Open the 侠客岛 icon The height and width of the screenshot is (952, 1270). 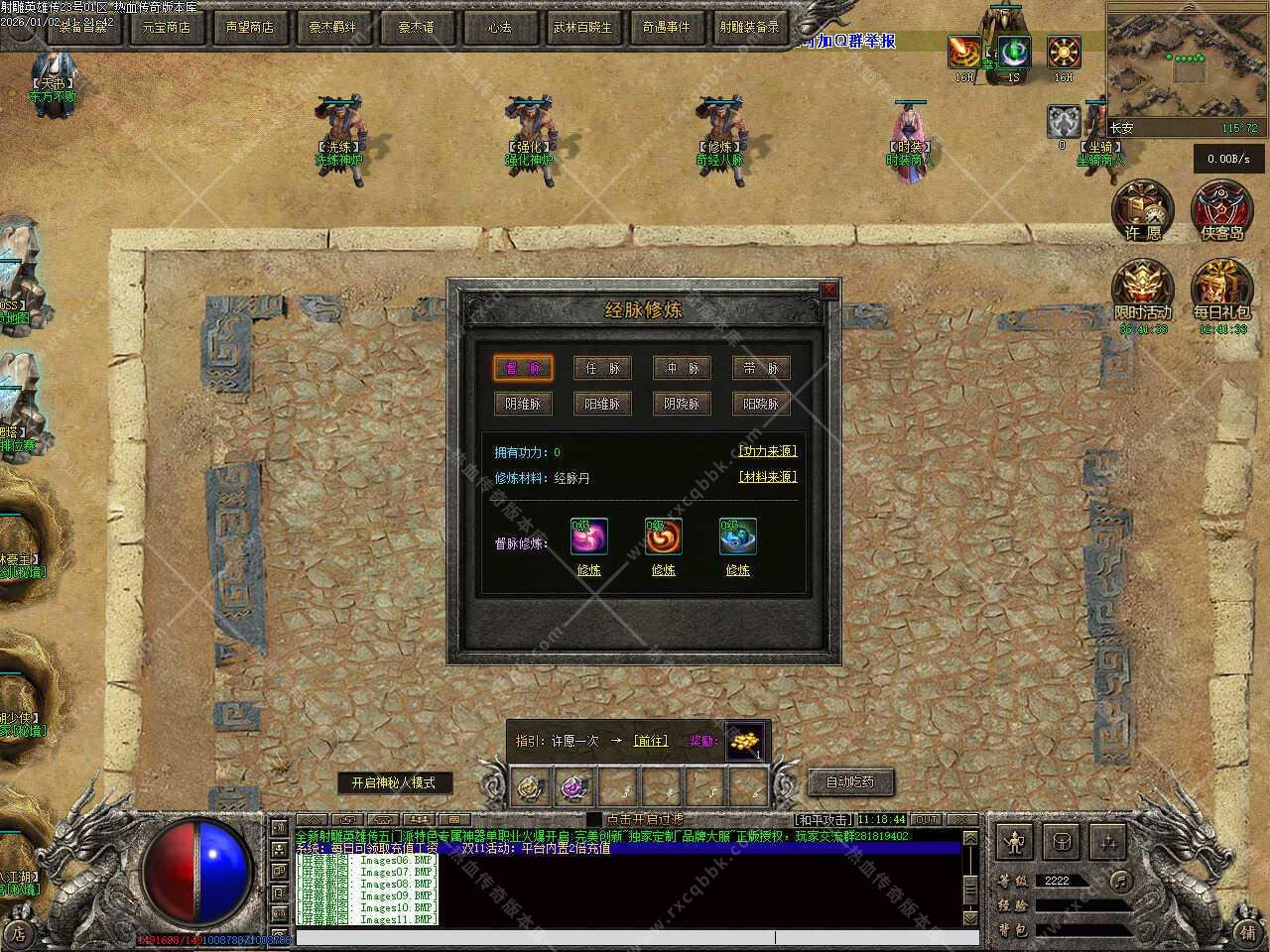pyautogui.click(x=1221, y=210)
